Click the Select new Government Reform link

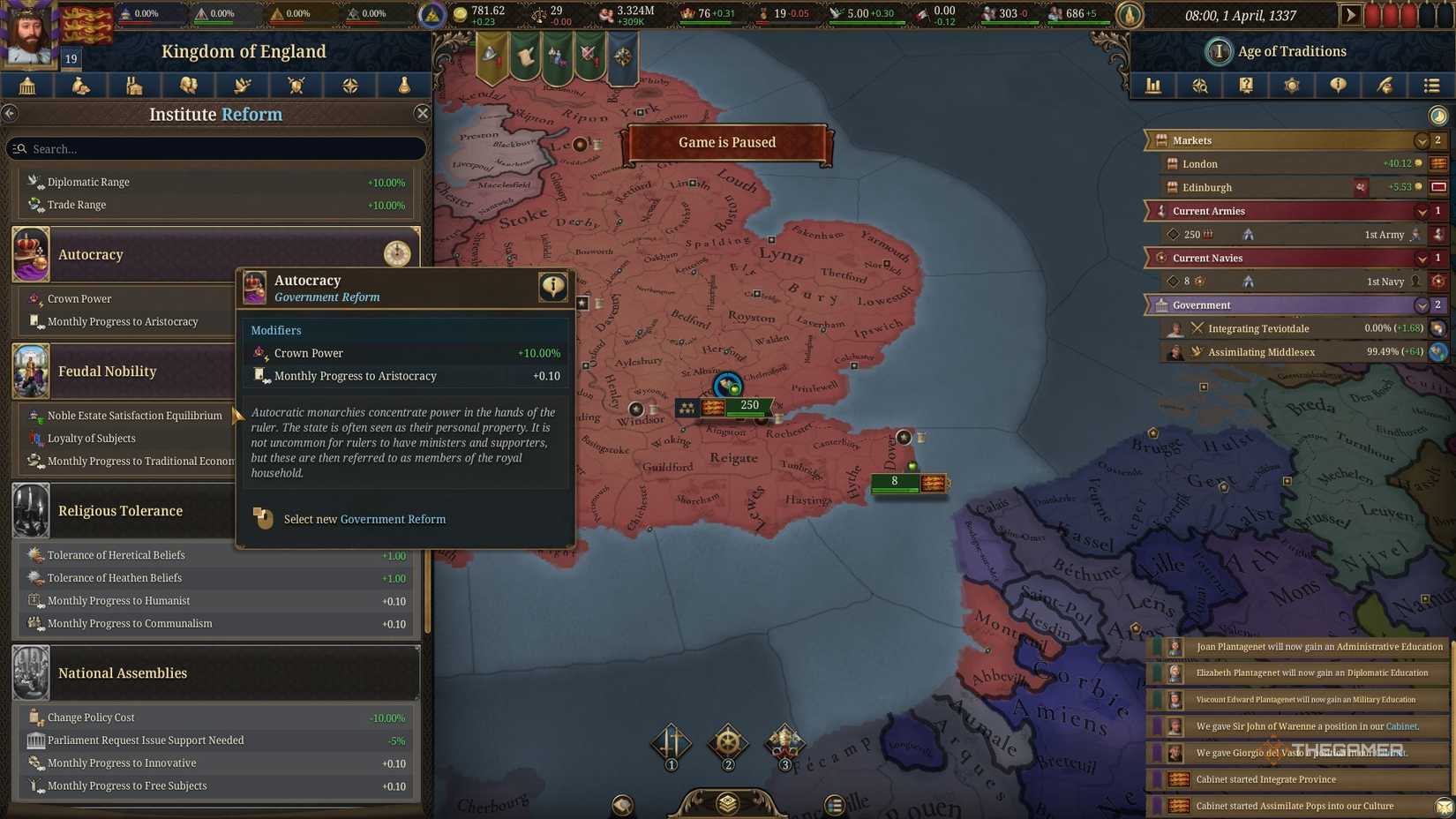pyautogui.click(x=364, y=519)
